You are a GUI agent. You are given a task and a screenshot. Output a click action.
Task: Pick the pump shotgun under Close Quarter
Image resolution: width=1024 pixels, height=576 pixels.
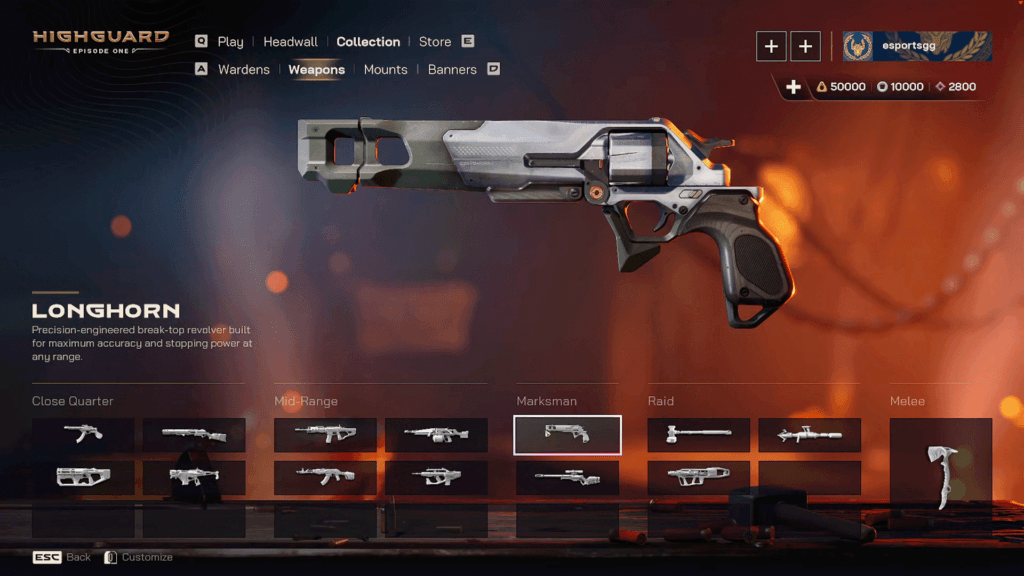click(194, 435)
